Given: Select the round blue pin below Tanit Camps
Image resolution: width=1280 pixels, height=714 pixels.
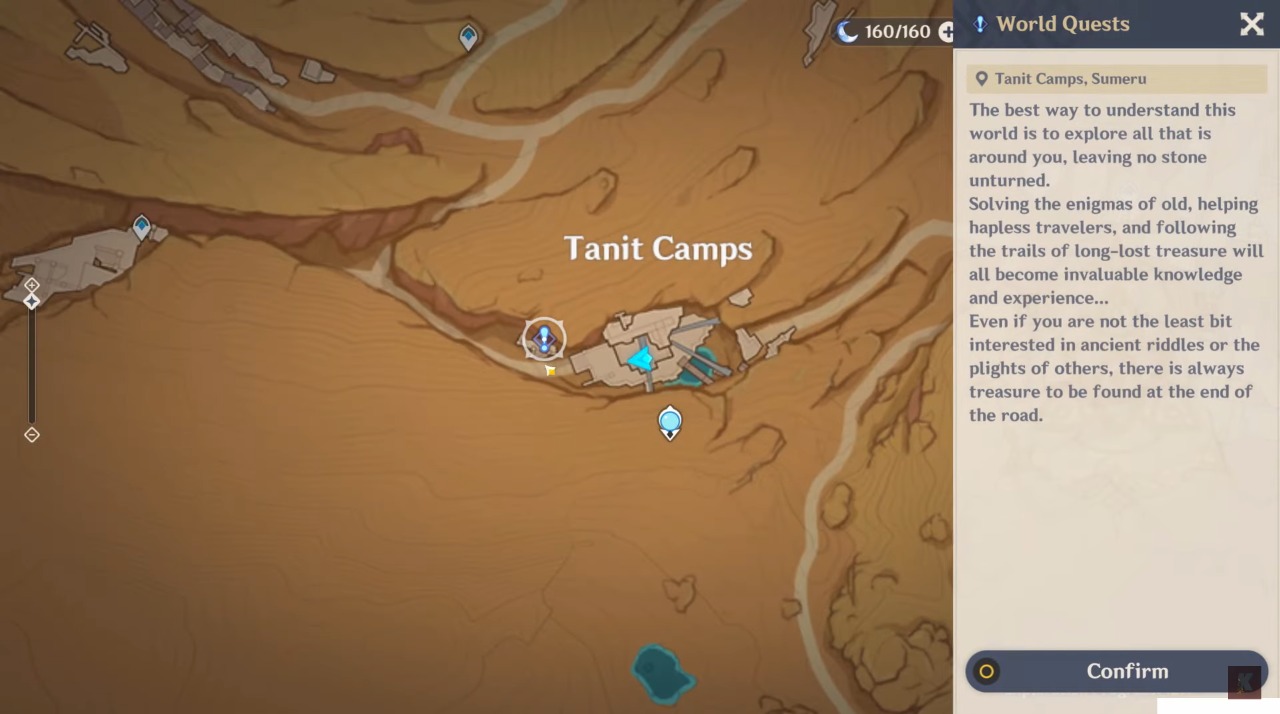Looking at the screenshot, I should pos(670,422).
